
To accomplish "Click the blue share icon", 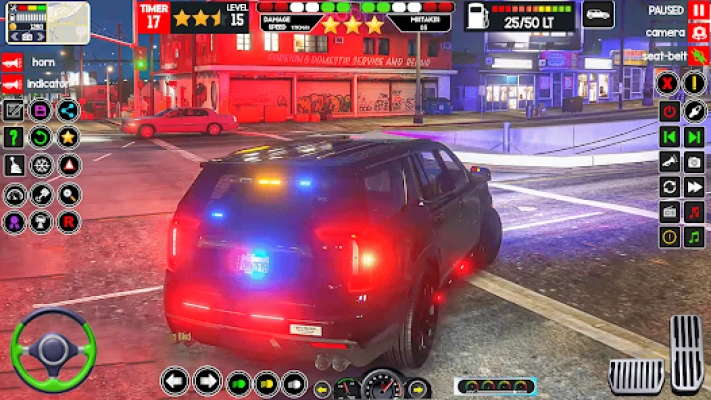I will (68, 110).
